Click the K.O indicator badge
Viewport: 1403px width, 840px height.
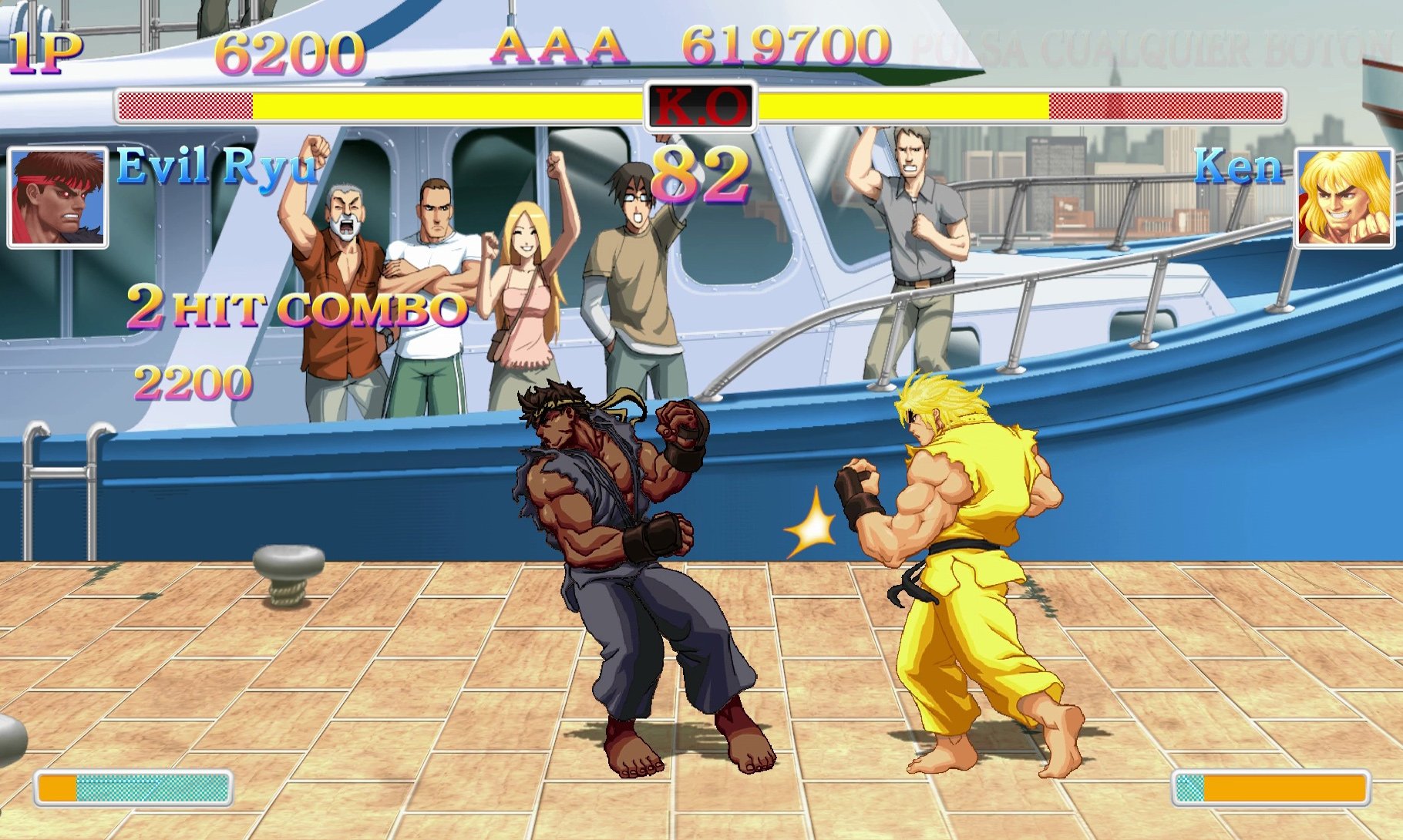(x=700, y=108)
